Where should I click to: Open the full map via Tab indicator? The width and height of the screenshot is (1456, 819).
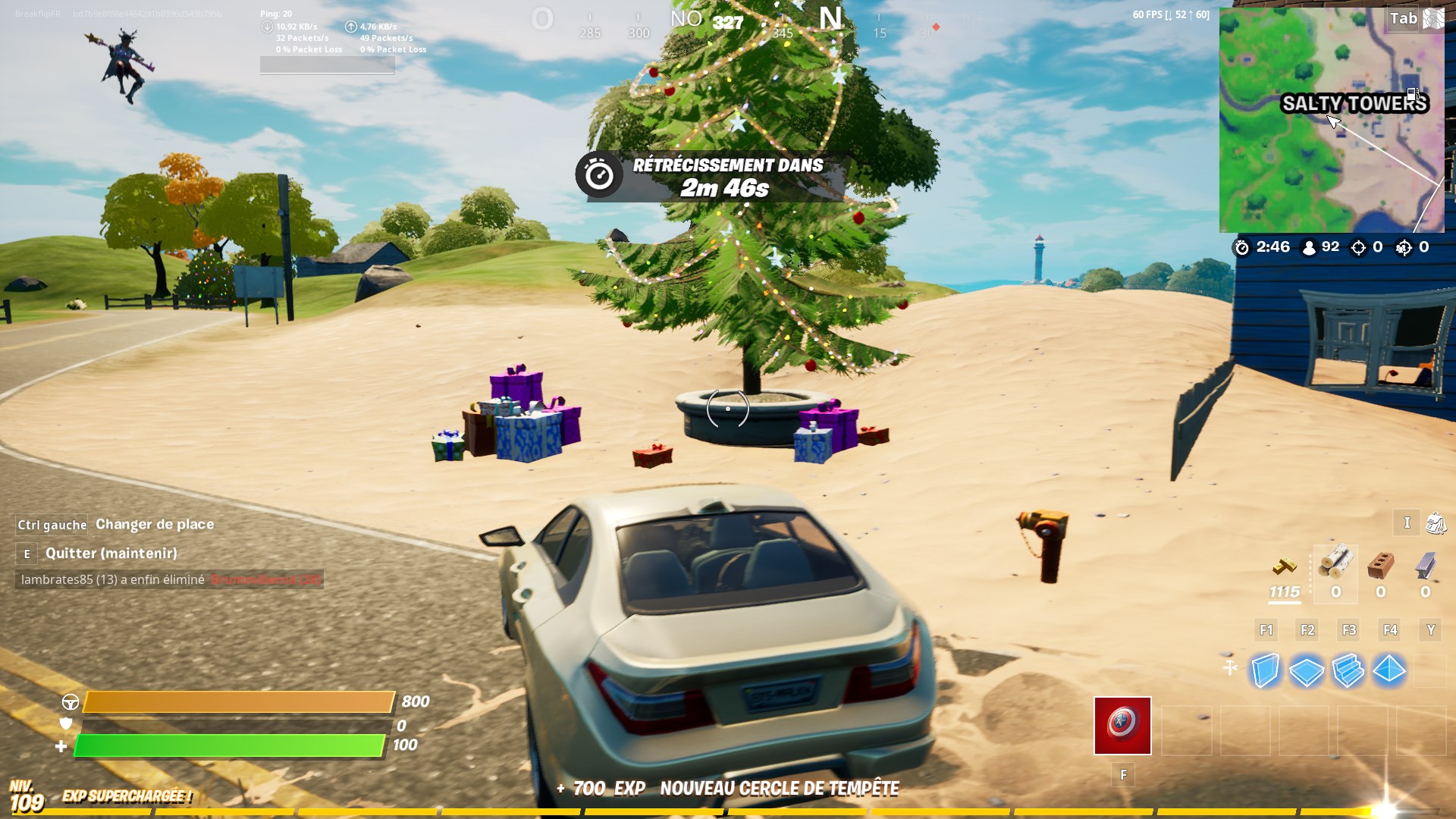point(1404,18)
